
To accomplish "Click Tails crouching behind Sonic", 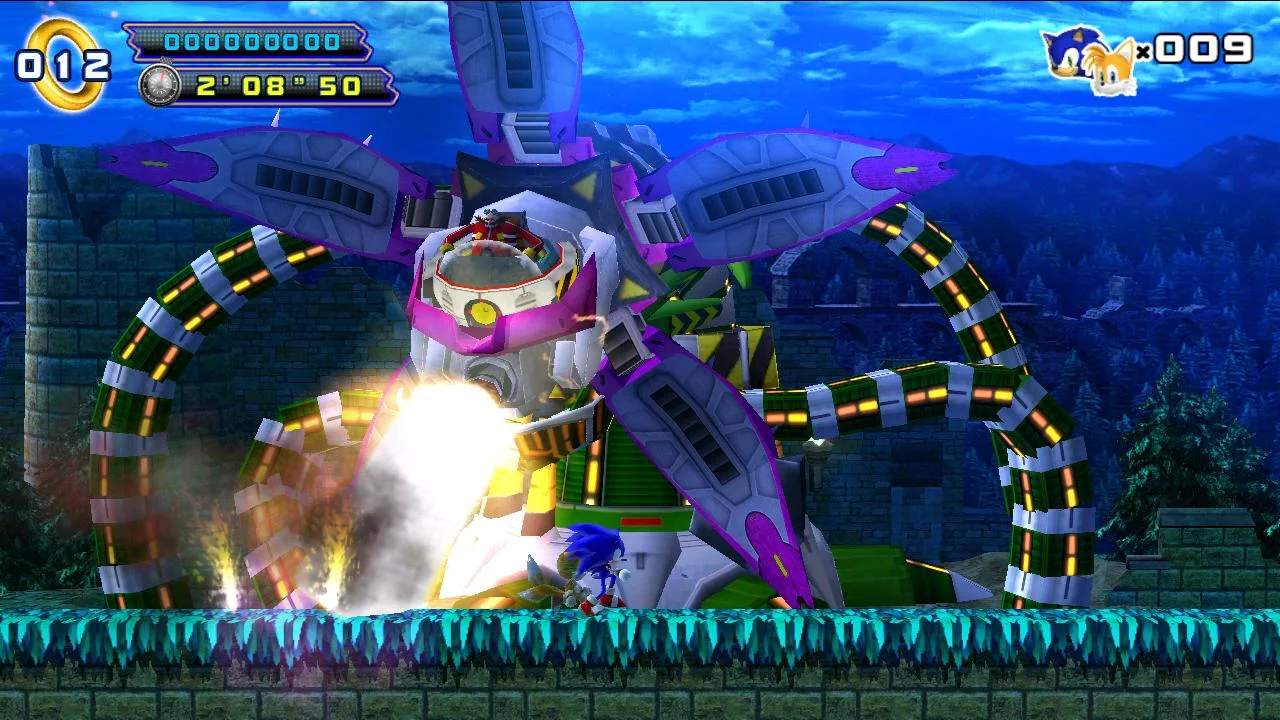I will pyautogui.click(x=553, y=590).
